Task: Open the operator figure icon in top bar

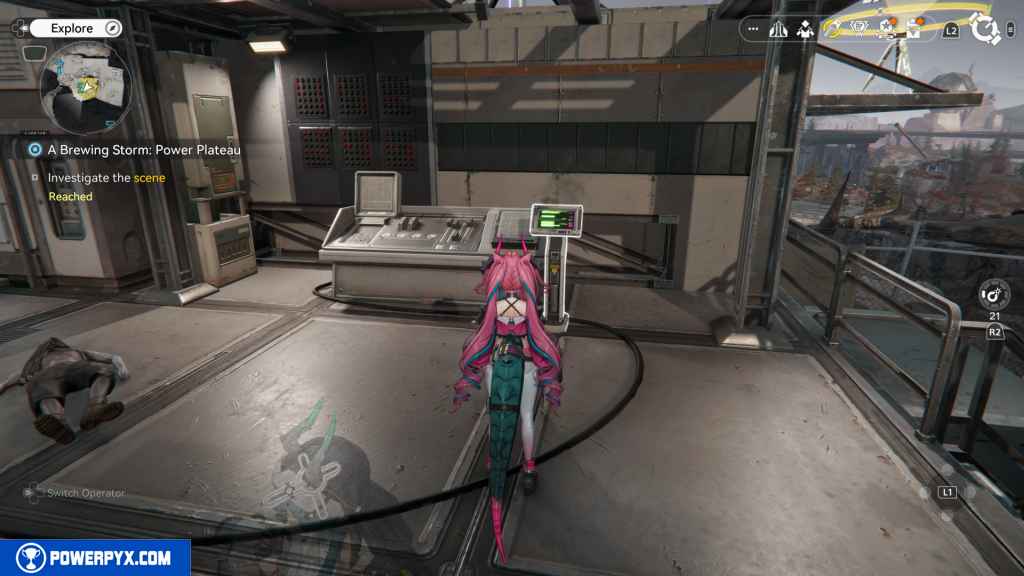Action: [x=804, y=29]
